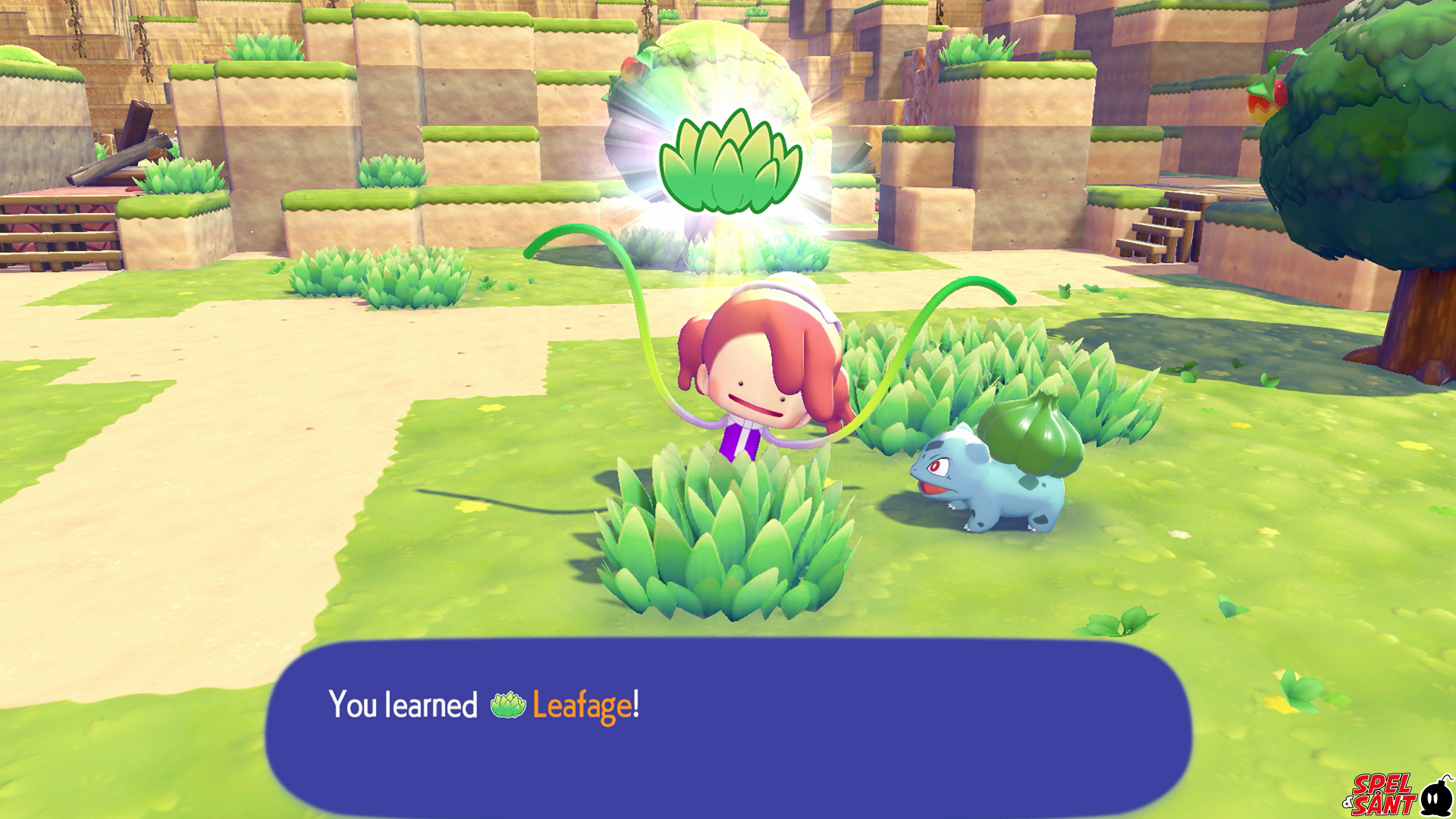Click the Spel & Sant watermark logo
Screen dimensions: 1456x819
(1397, 795)
